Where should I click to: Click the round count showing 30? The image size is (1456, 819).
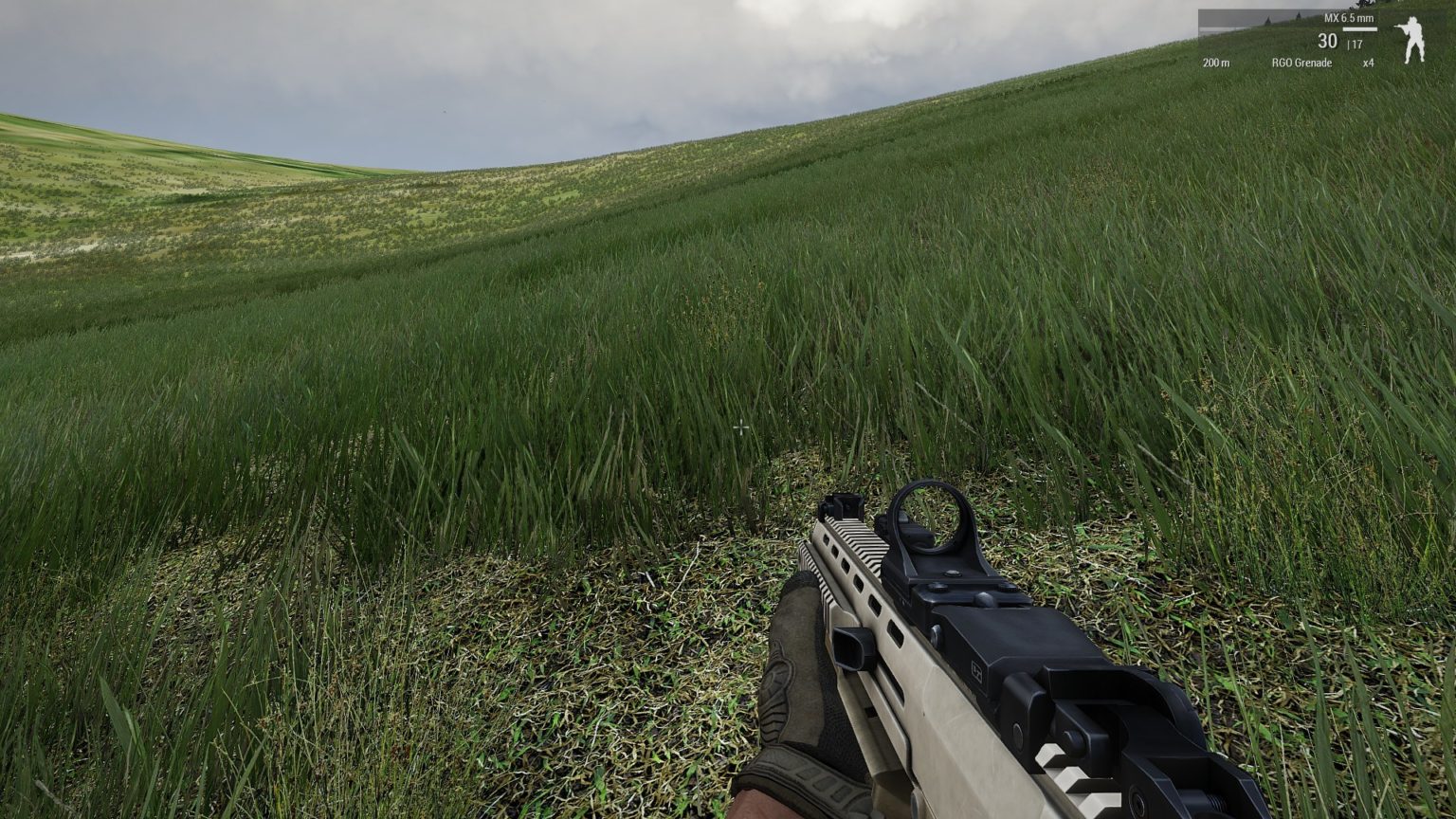(1328, 40)
